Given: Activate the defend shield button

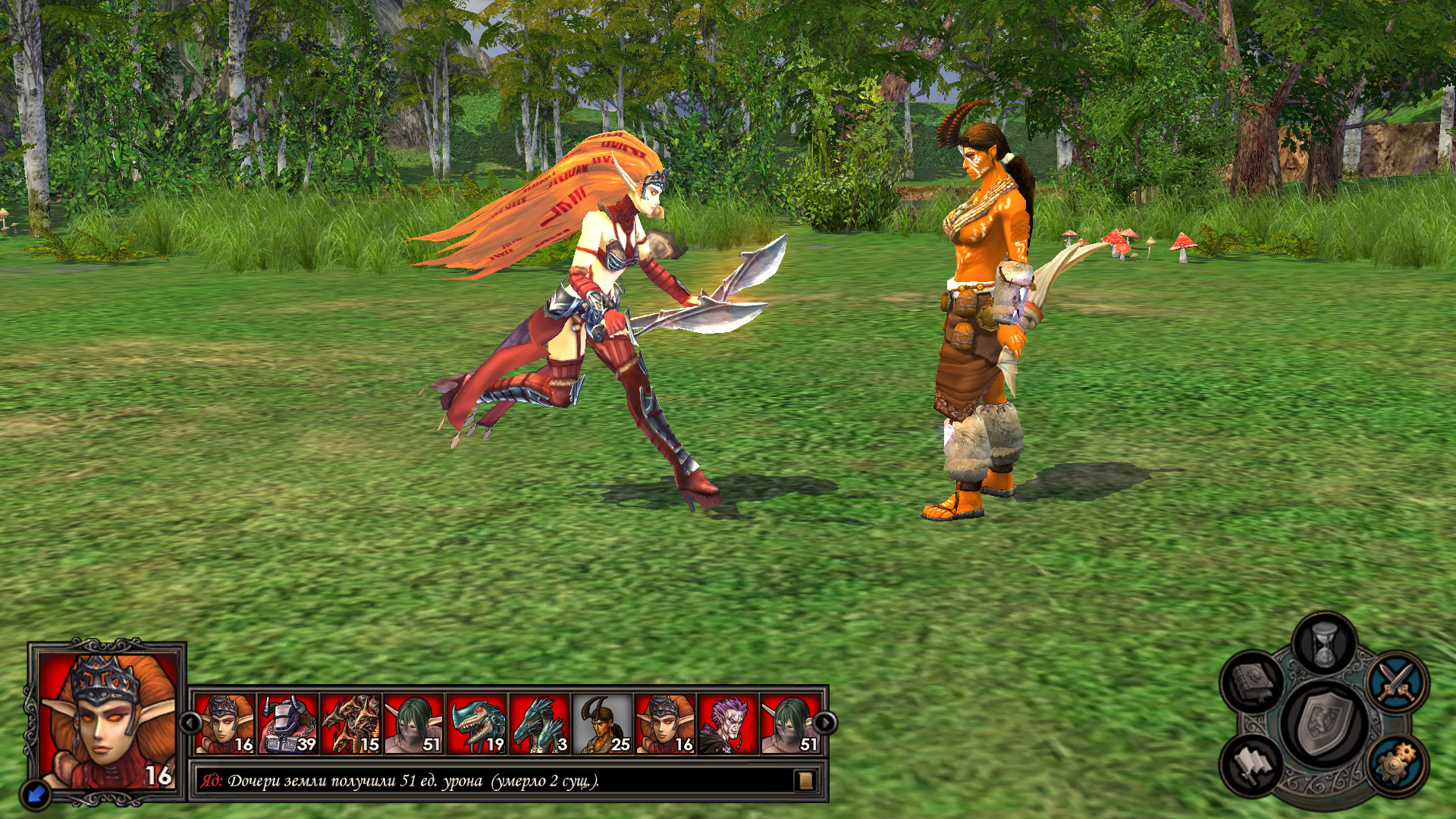Looking at the screenshot, I should point(1324,723).
